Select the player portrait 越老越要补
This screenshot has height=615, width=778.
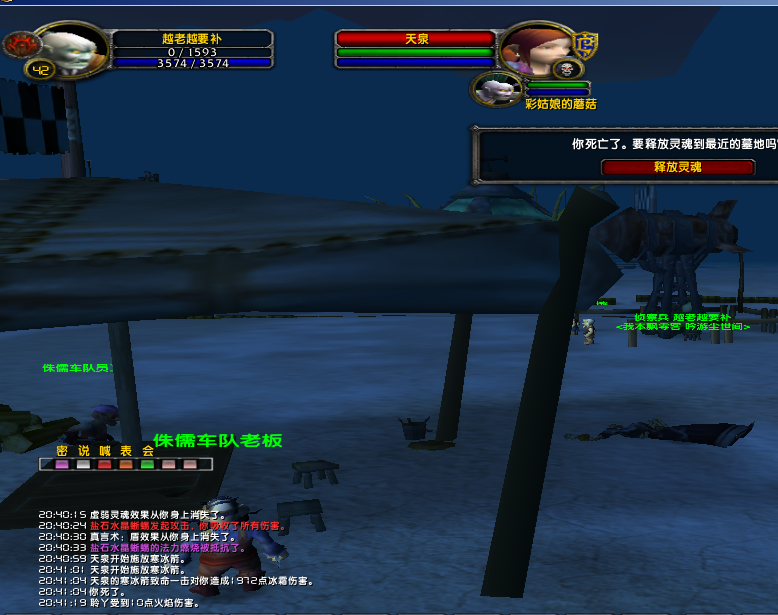click(x=74, y=49)
